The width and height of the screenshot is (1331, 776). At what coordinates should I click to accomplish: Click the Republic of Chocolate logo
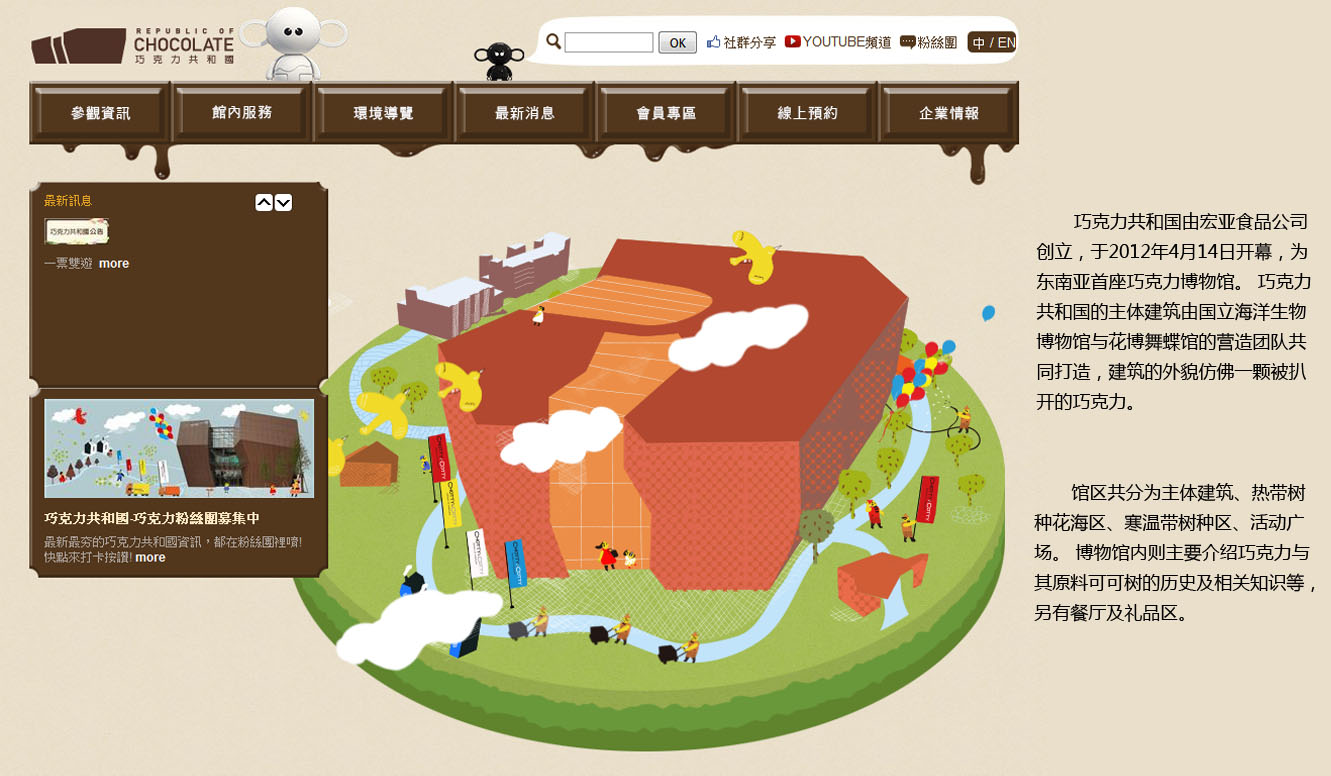point(132,46)
